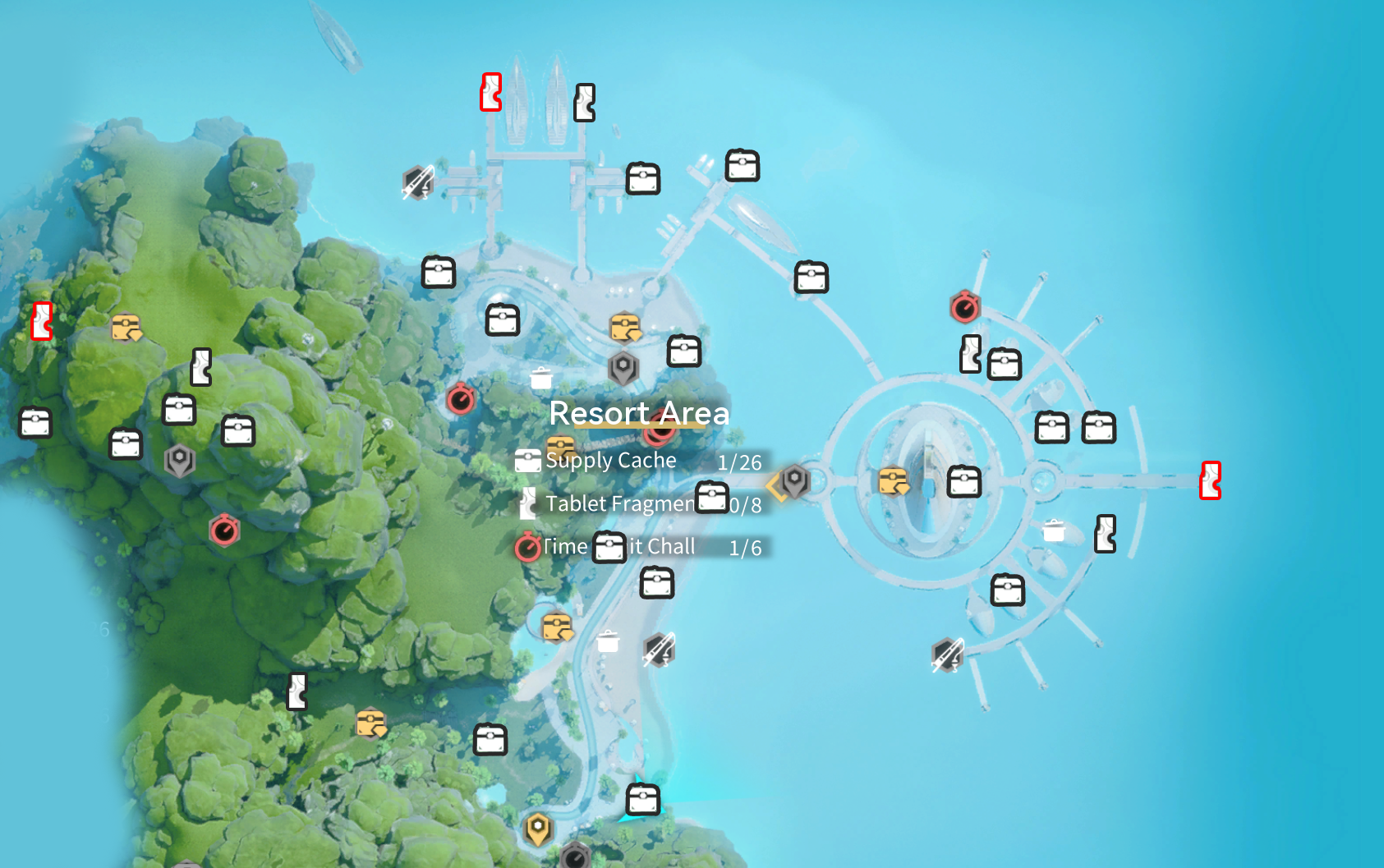Click the tablet fragment marker on the far-right platform

click(1212, 480)
